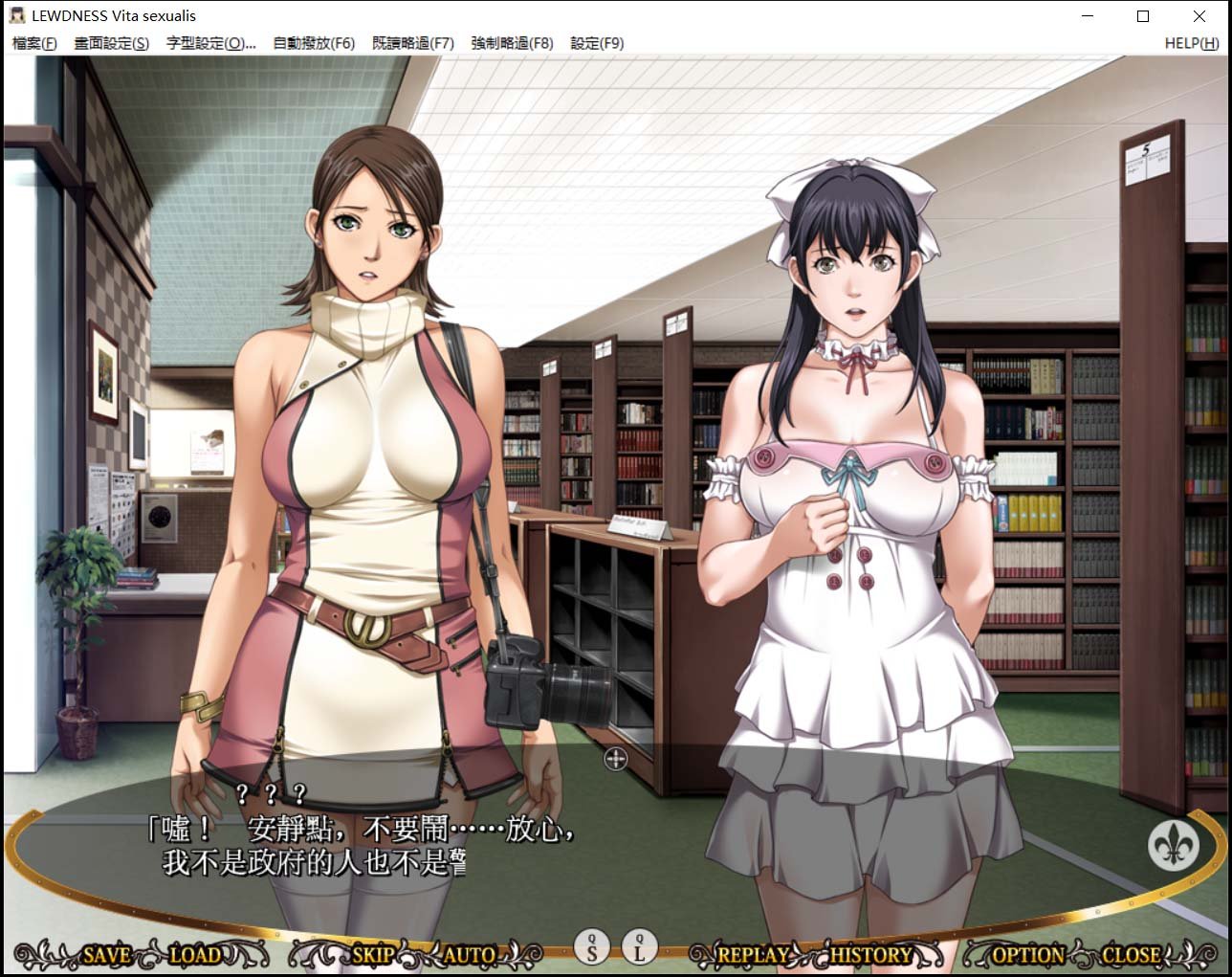Select 強制略過(F8) force skip
This screenshot has width=1232, height=977.
(512, 43)
